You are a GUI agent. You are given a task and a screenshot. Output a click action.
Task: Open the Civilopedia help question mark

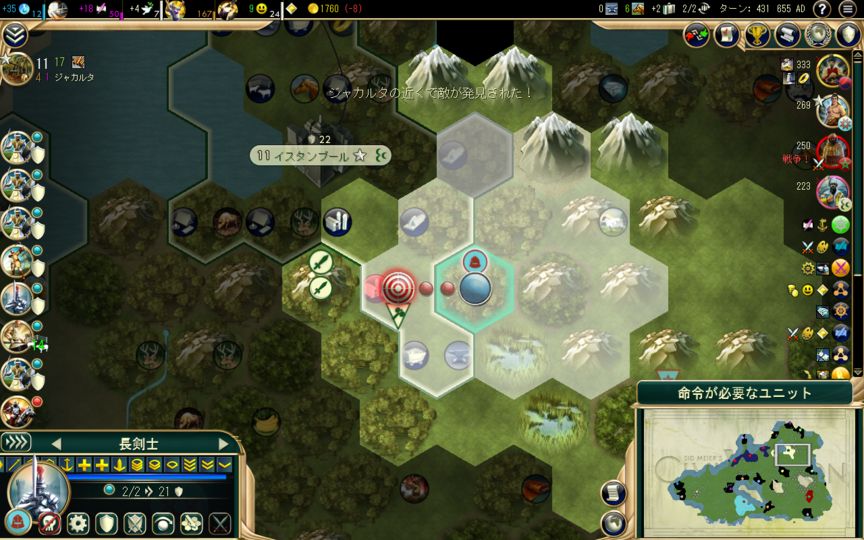point(823,9)
